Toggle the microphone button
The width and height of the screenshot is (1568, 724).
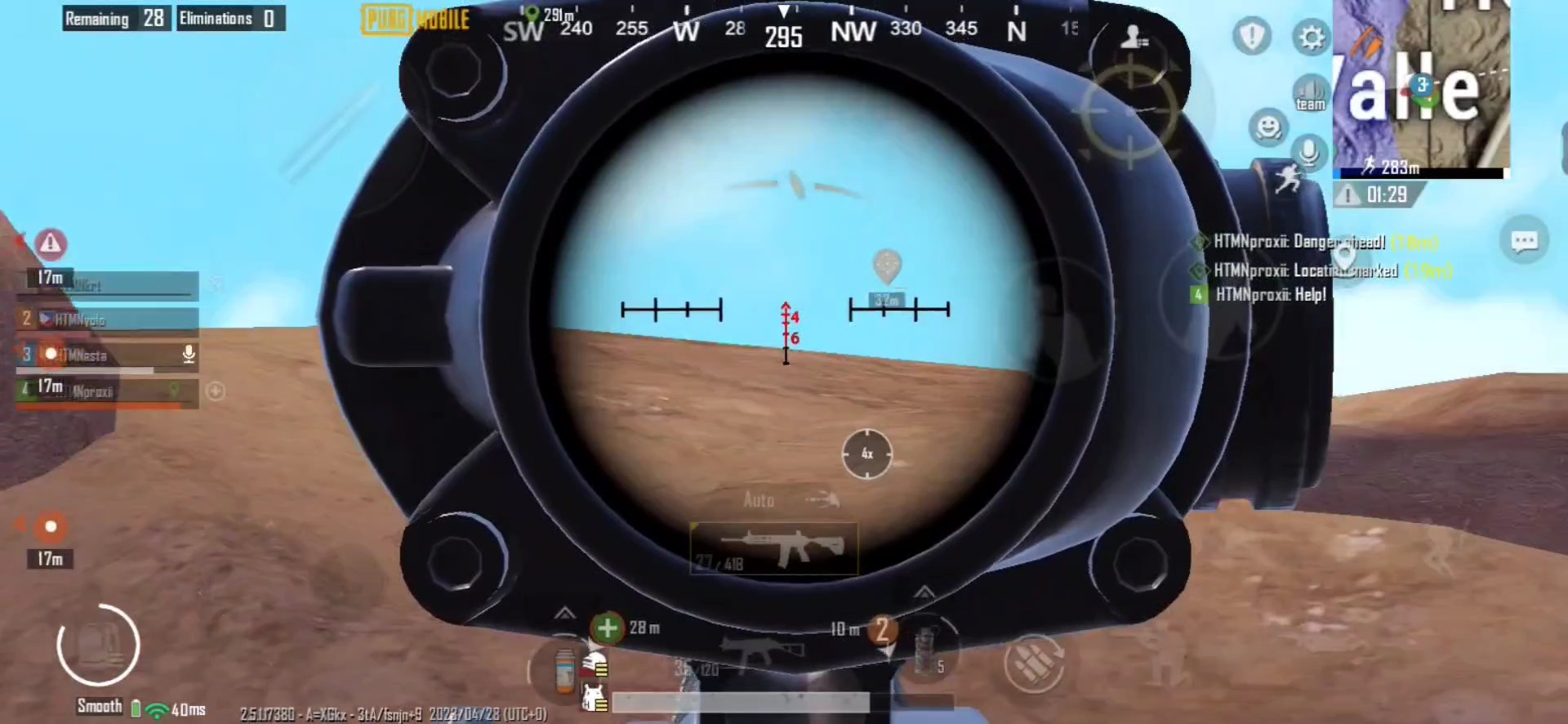(x=1309, y=152)
